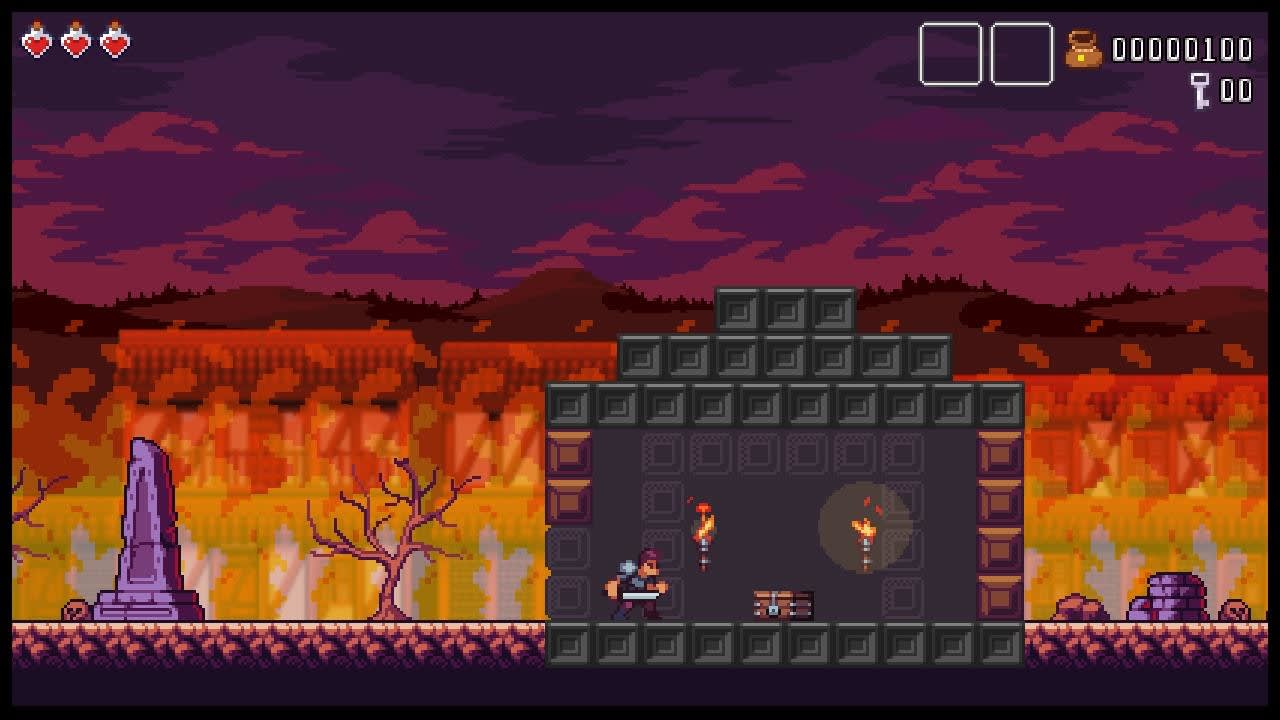Image resolution: width=1280 pixels, height=720 pixels.
Task: Click the first heart in the health bar
Action: (x=35, y=44)
